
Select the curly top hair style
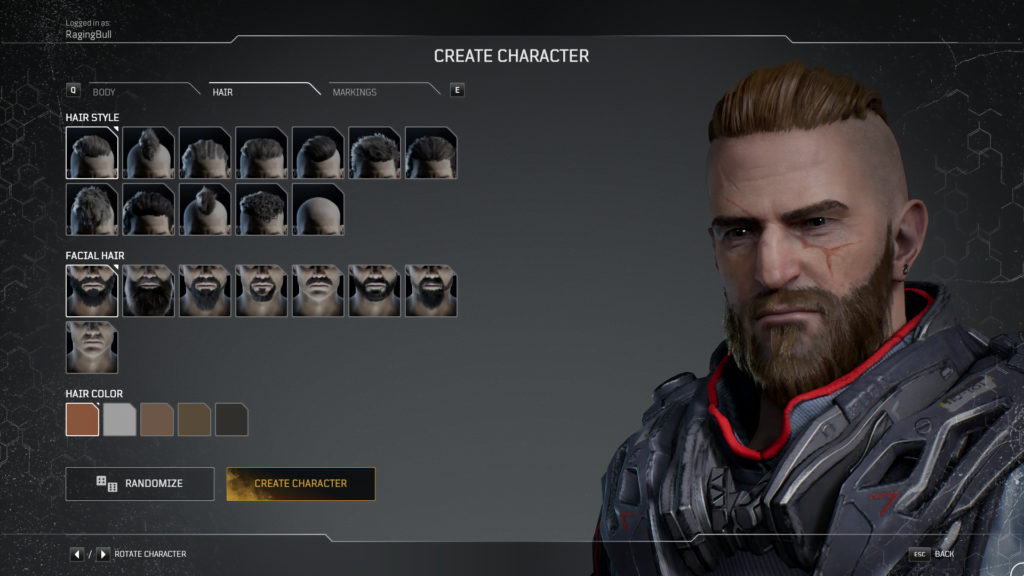click(262, 209)
